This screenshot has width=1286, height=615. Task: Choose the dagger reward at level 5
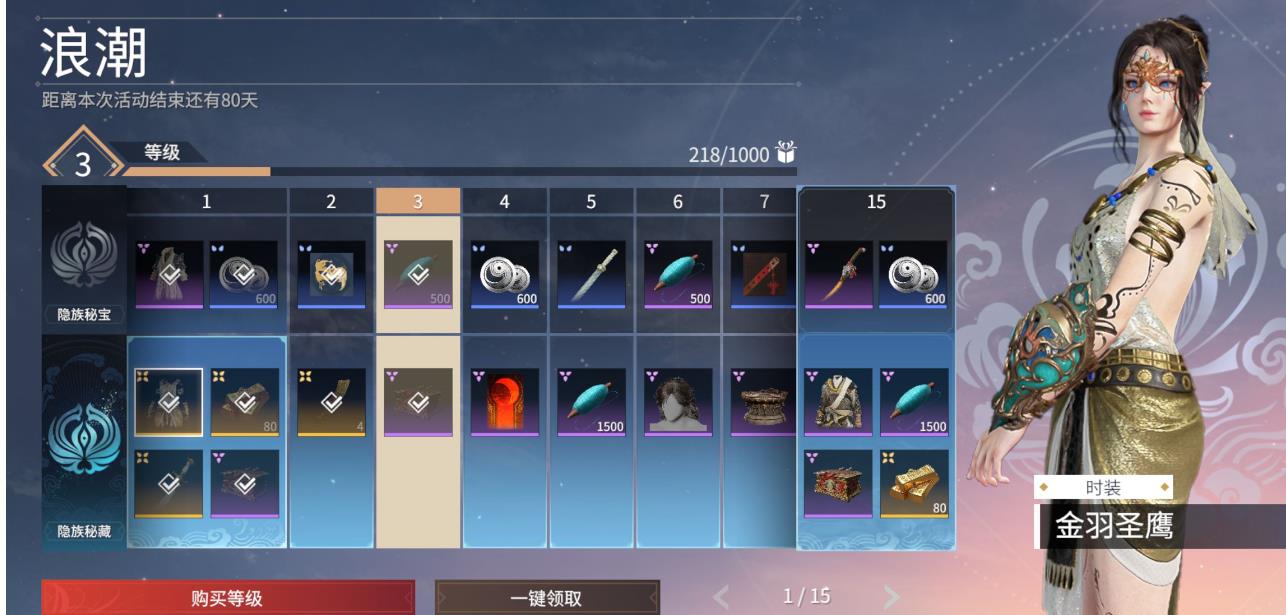pos(591,274)
